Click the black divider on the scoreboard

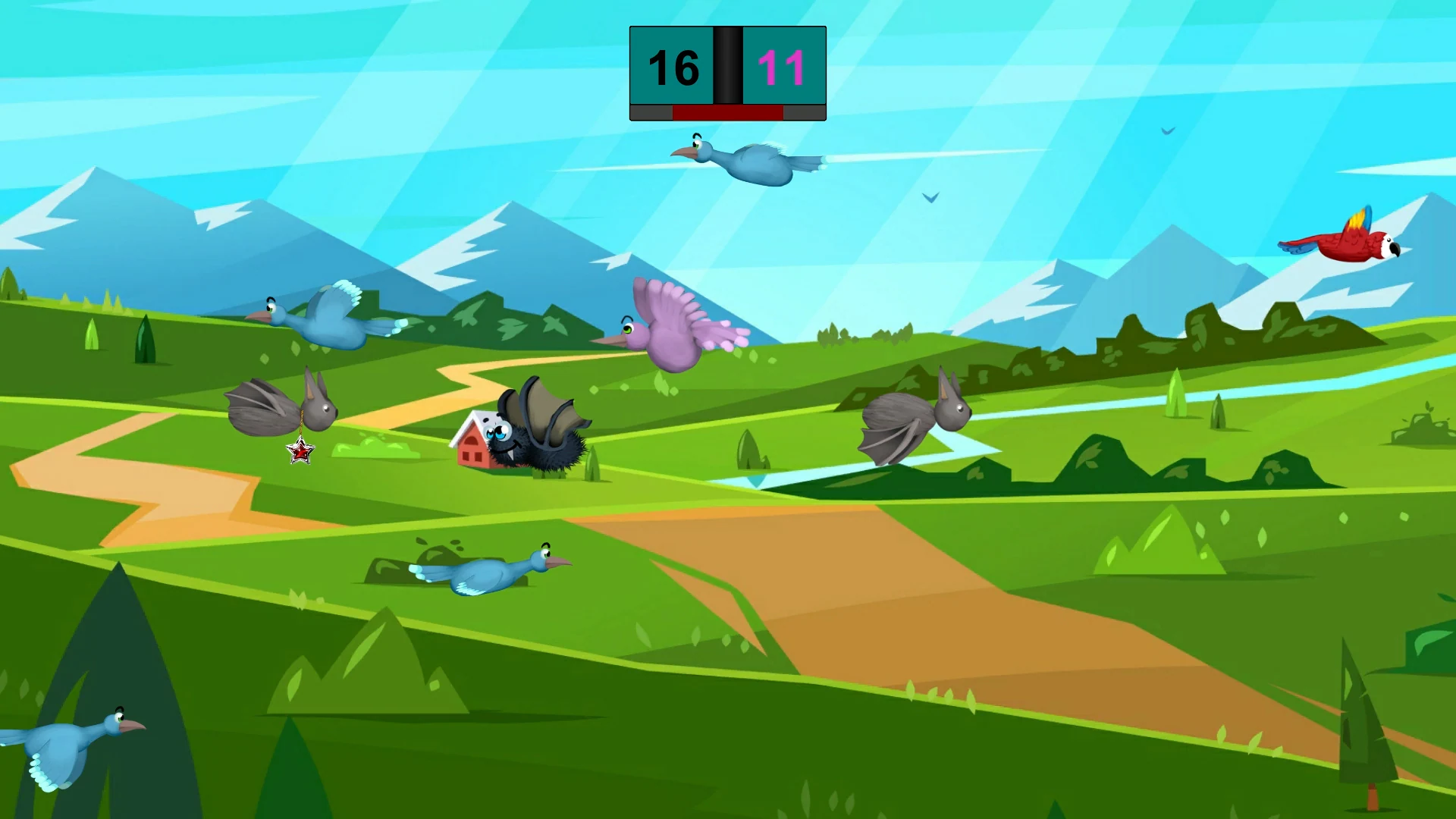point(726,68)
